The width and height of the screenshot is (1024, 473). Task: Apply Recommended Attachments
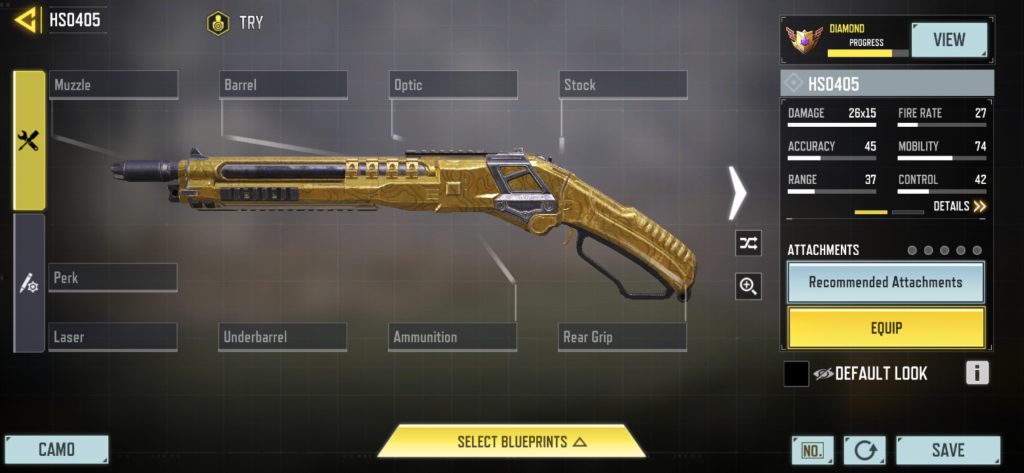pyautogui.click(x=885, y=282)
